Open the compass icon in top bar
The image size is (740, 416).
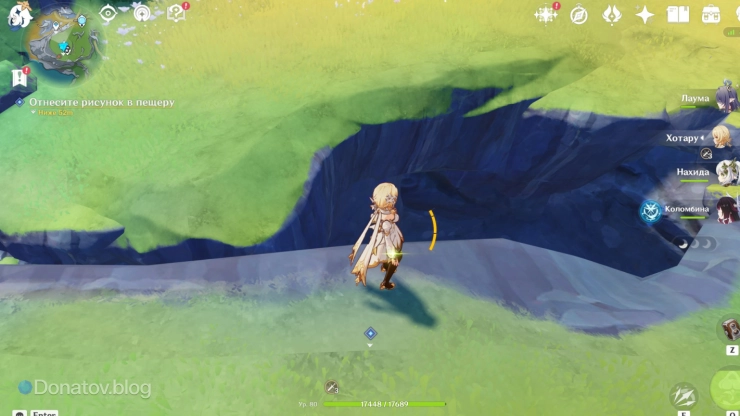(579, 14)
